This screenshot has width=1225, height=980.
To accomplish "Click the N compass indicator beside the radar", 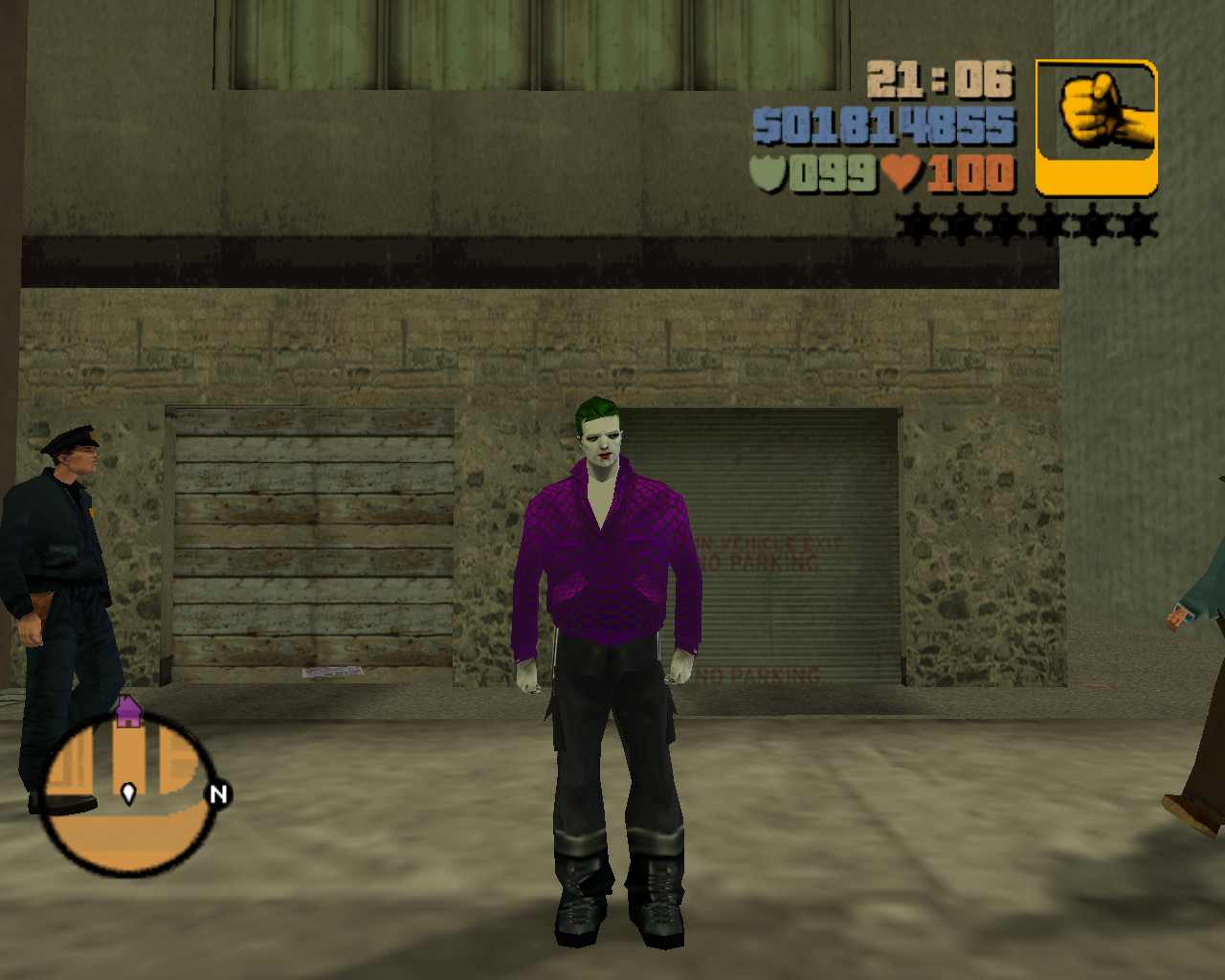I will [218, 792].
